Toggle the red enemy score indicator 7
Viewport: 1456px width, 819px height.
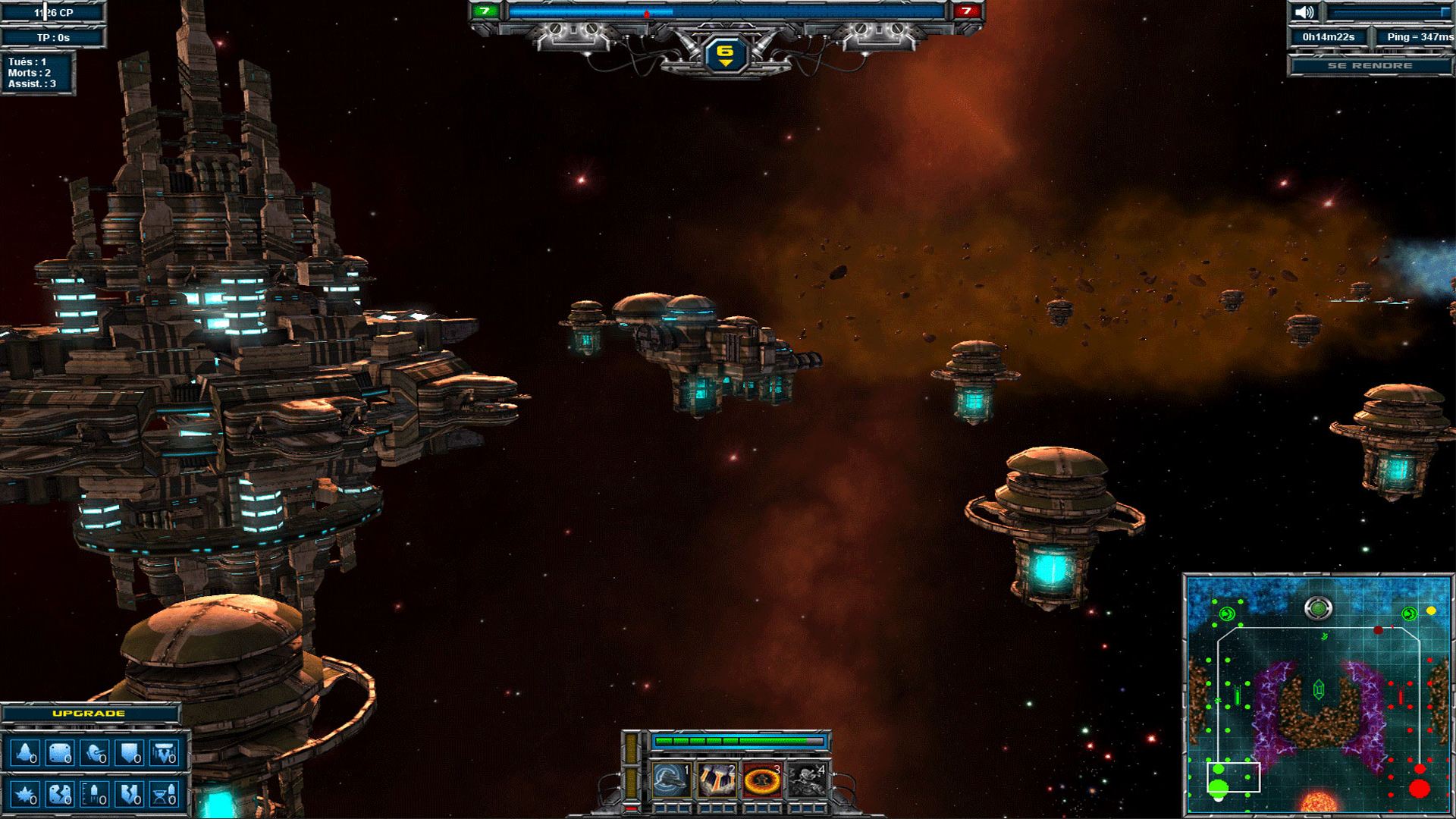tap(968, 11)
